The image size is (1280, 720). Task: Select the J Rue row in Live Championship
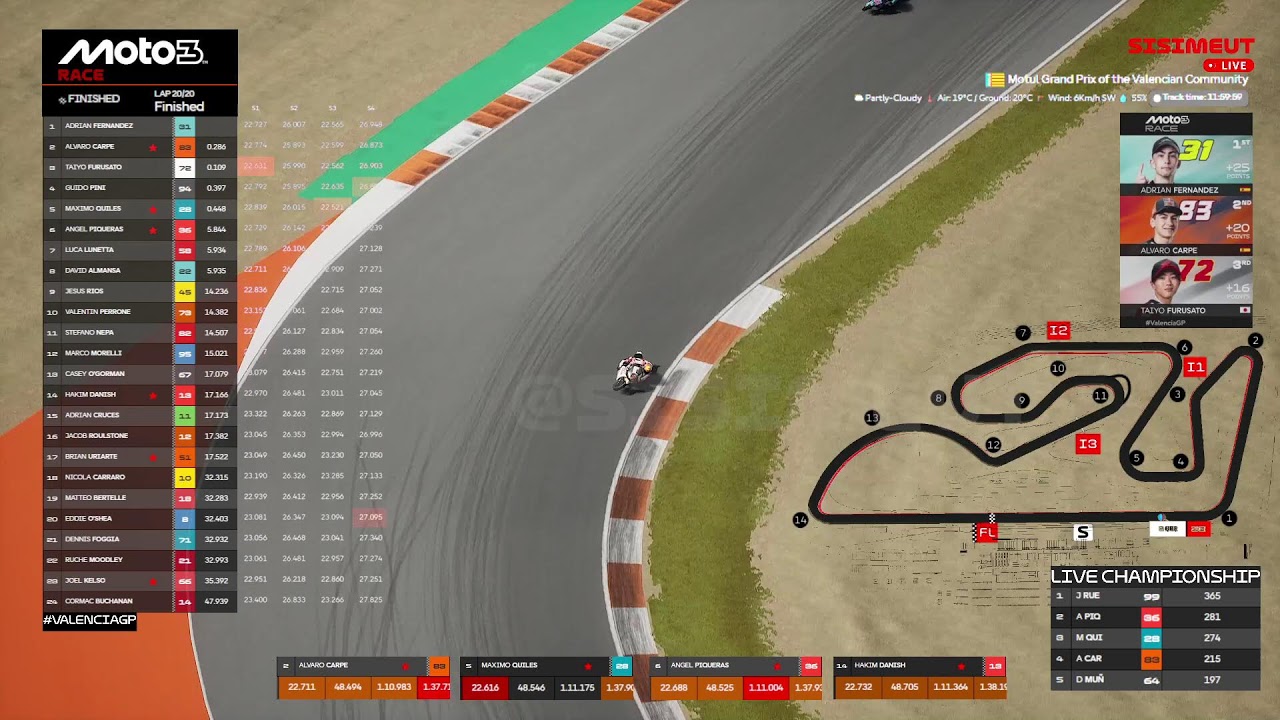(1155, 596)
